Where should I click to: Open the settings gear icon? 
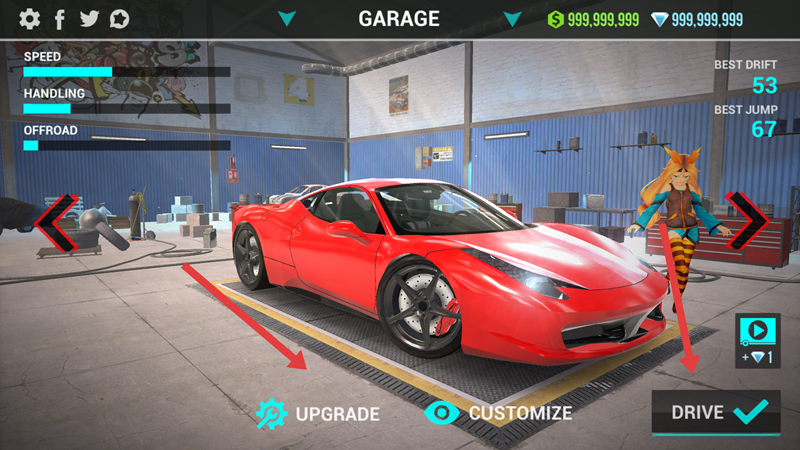coord(30,19)
